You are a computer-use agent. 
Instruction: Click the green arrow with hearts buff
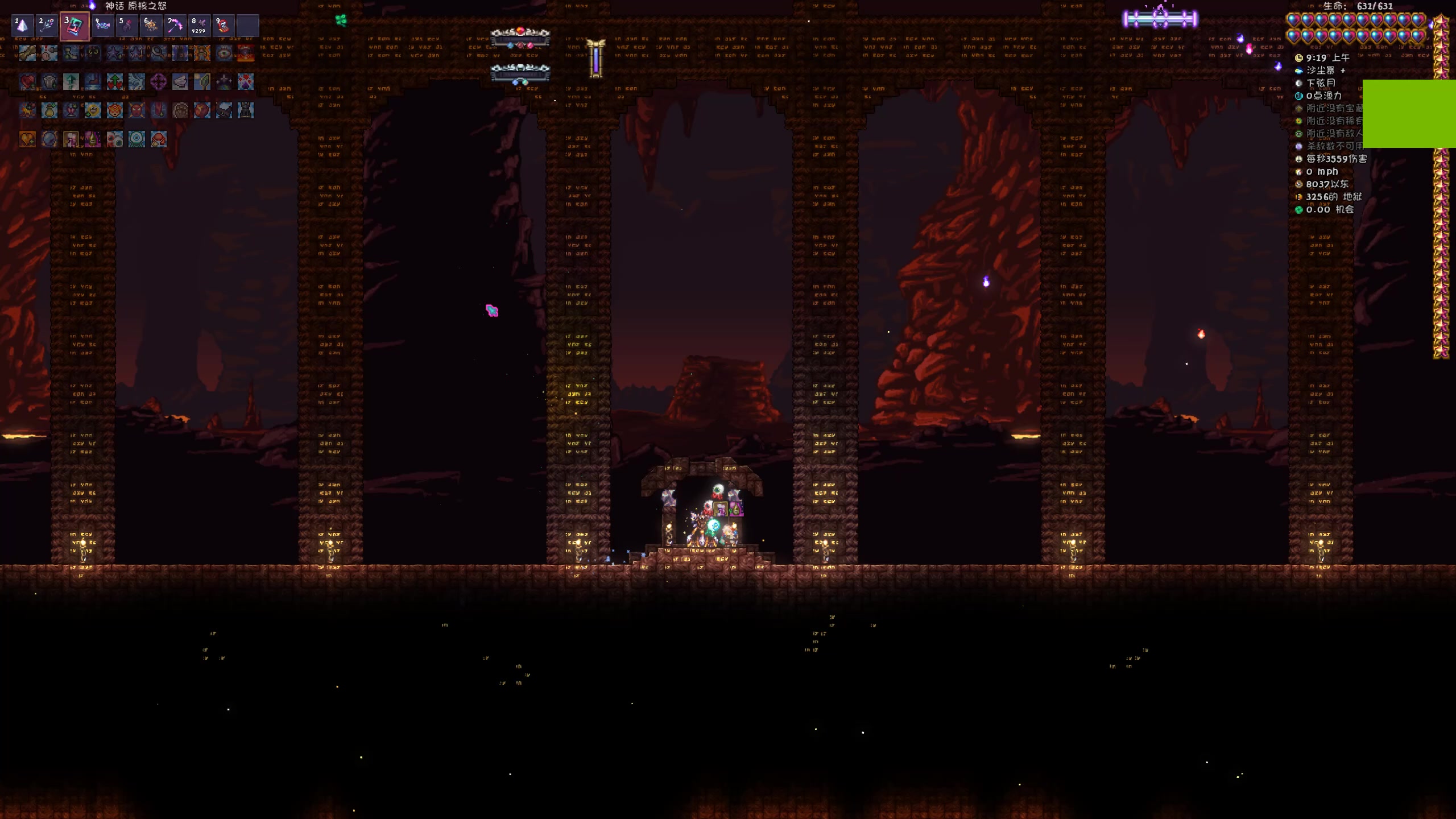coord(114,82)
